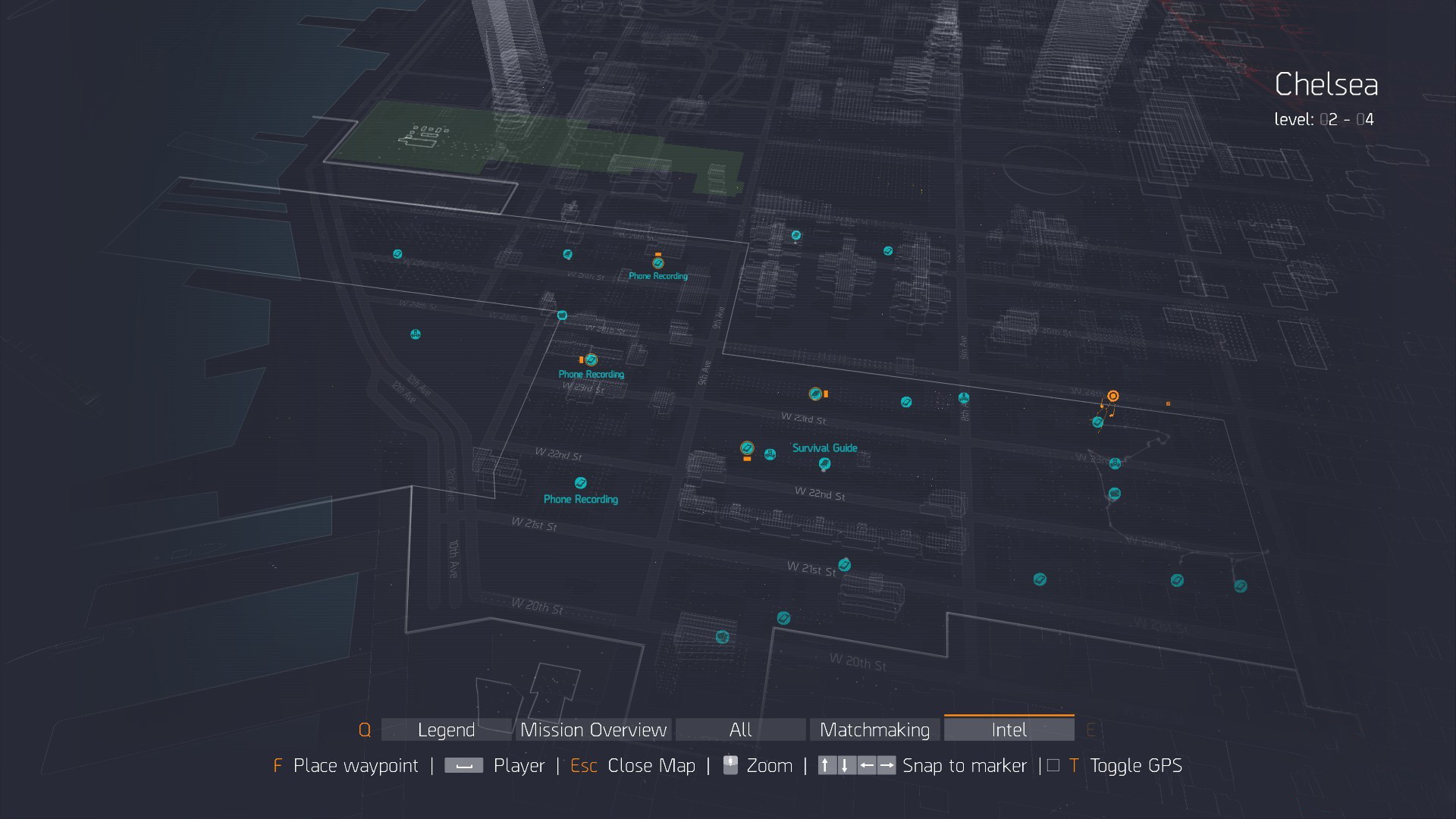
Task: Select the Matchmaking tab
Action: (x=874, y=730)
